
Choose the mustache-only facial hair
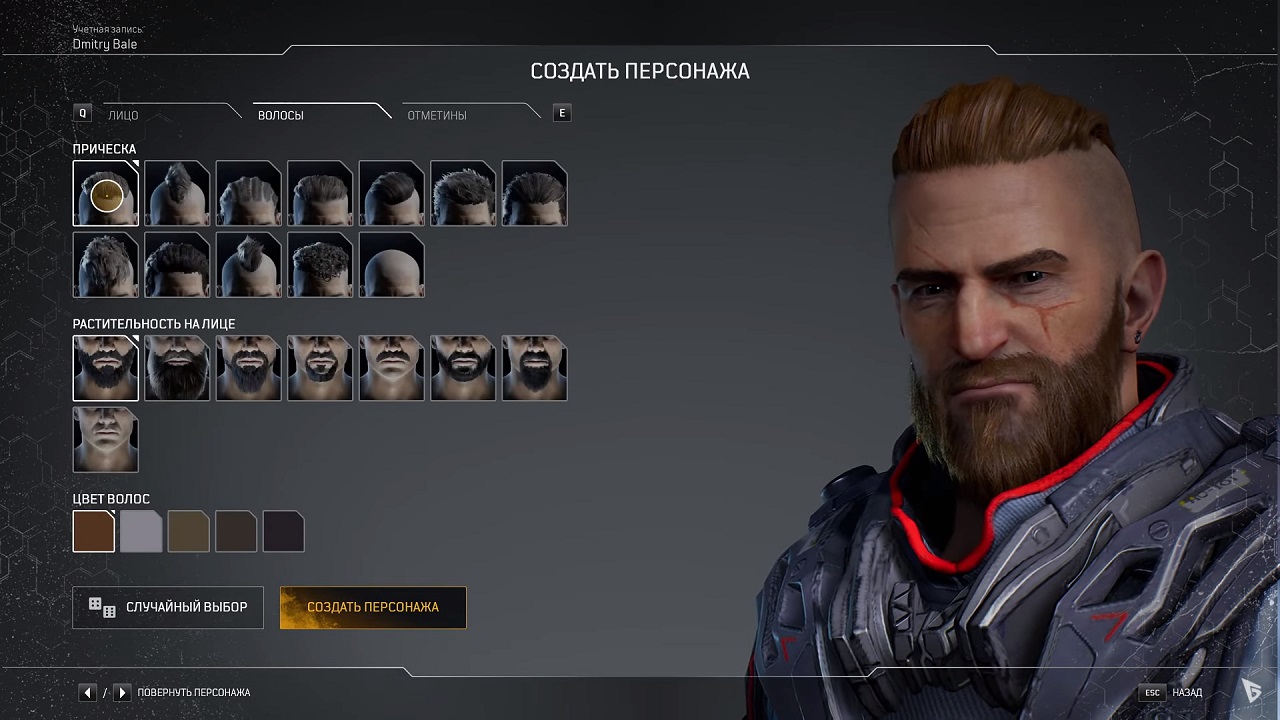pos(392,368)
